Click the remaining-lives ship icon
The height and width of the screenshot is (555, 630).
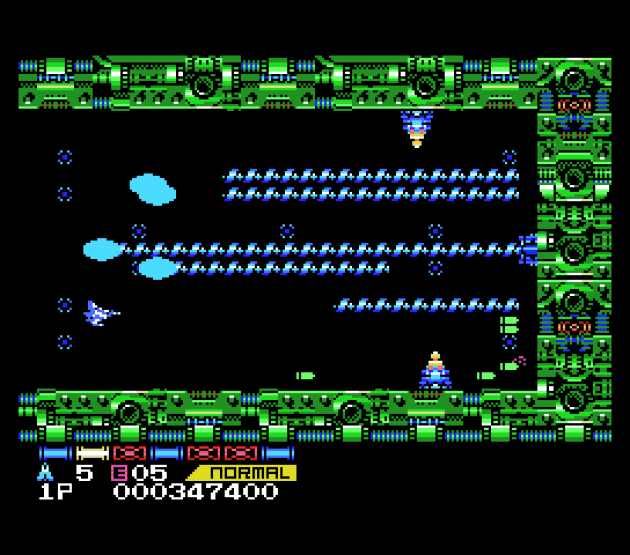(47, 472)
